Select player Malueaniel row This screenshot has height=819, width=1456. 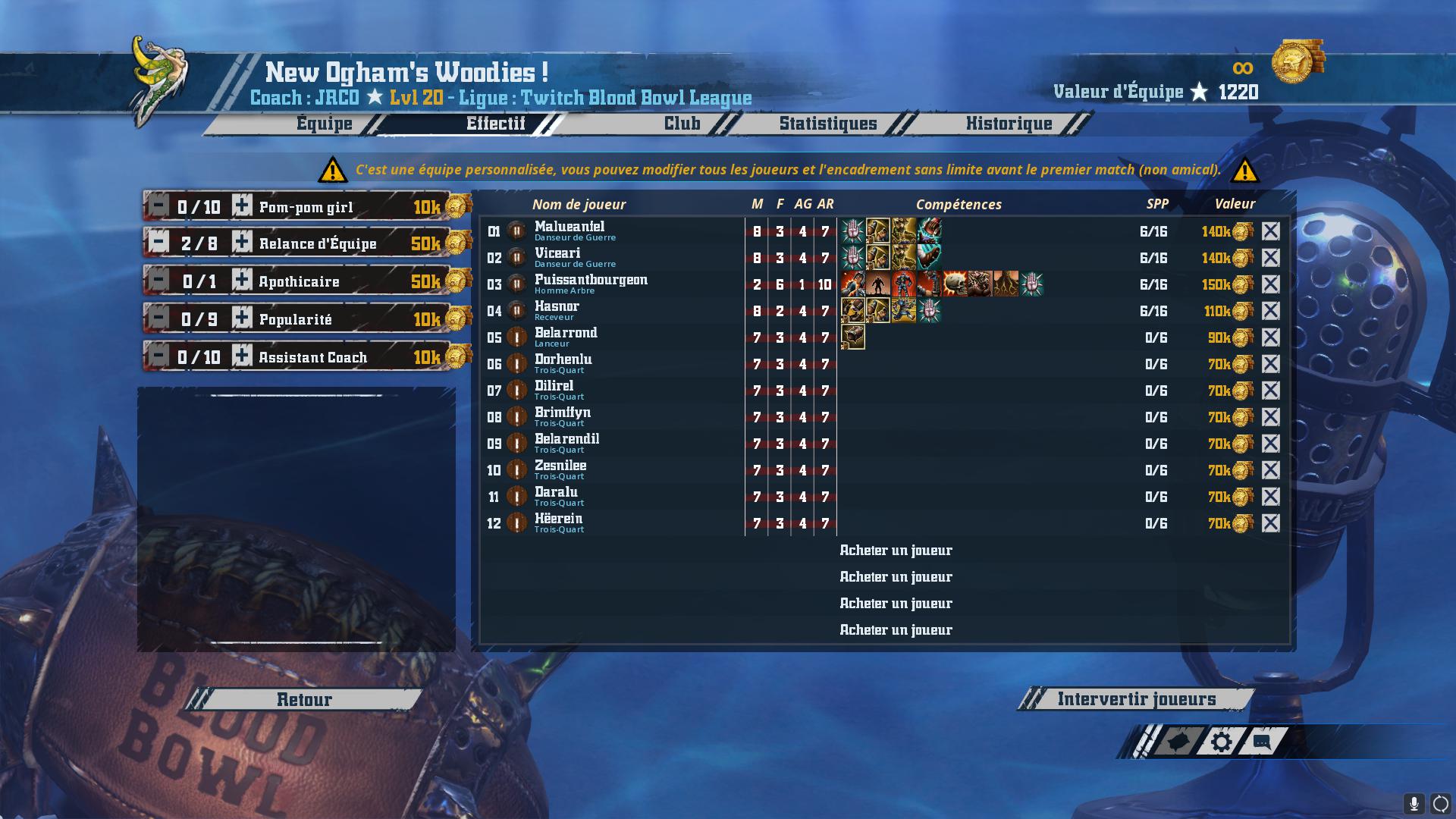coord(570,231)
